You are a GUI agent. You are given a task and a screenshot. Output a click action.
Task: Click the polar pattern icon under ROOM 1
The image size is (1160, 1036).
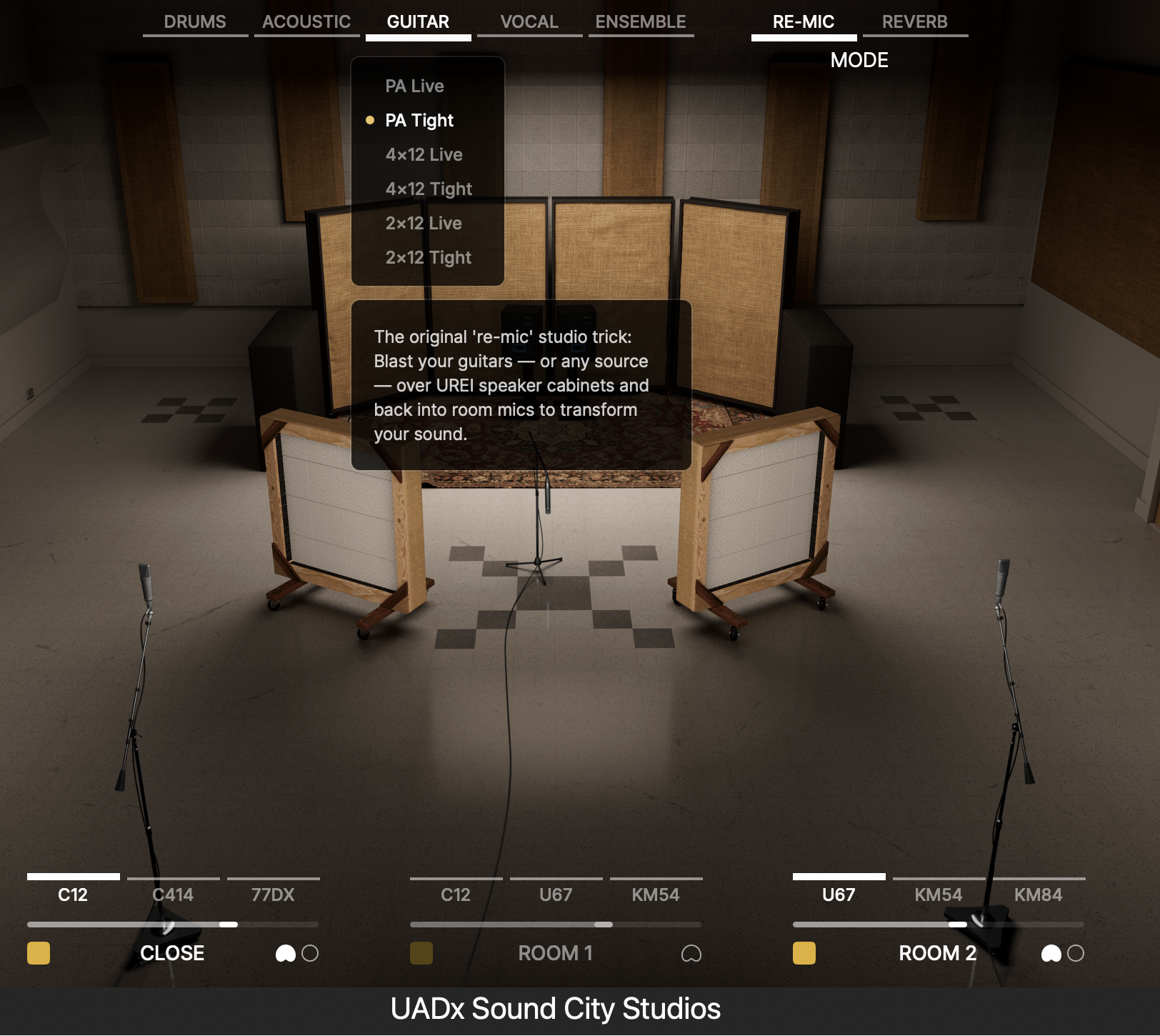(691, 953)
